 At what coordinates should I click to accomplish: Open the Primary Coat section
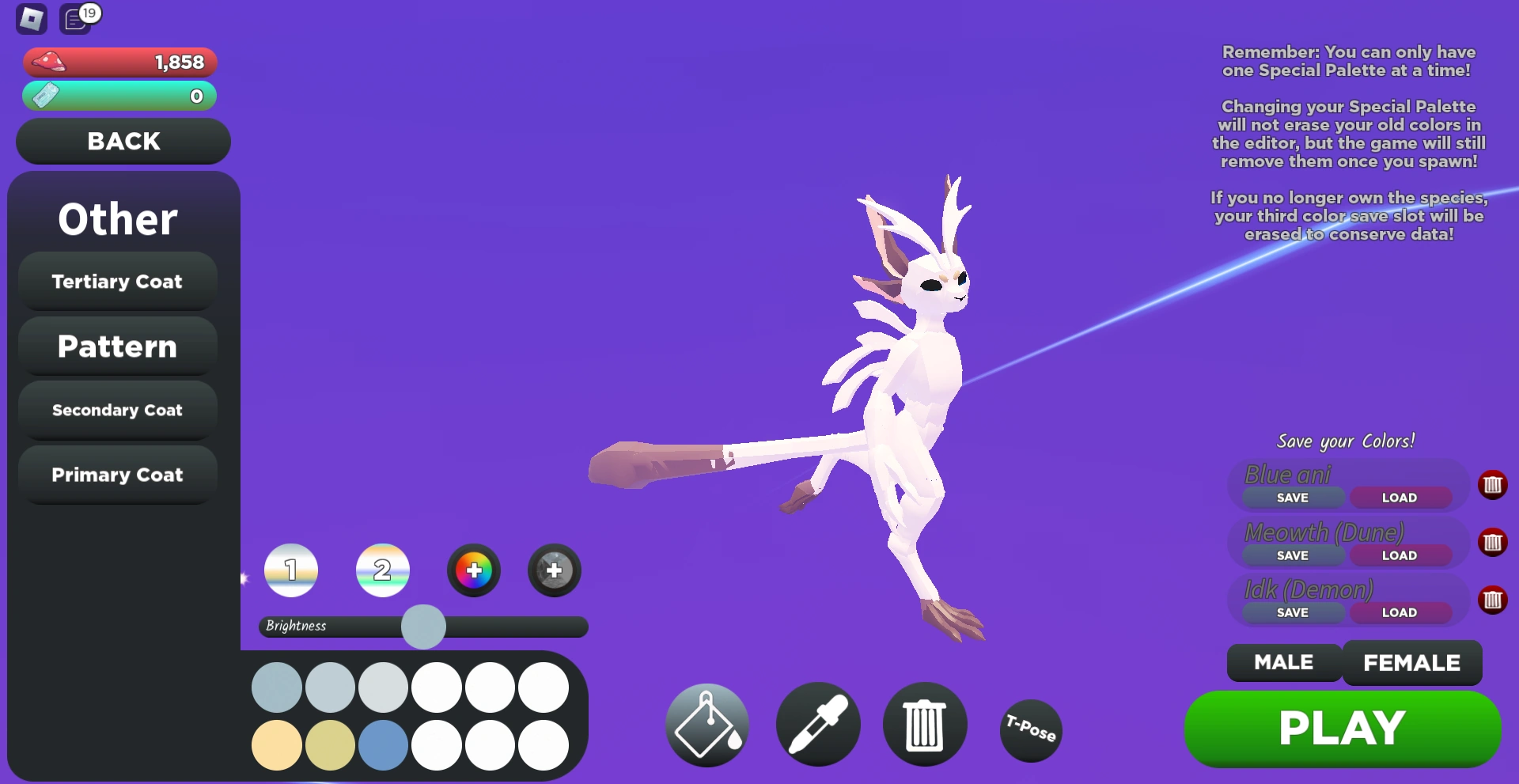pyautogui.click(x=117, y=474)
